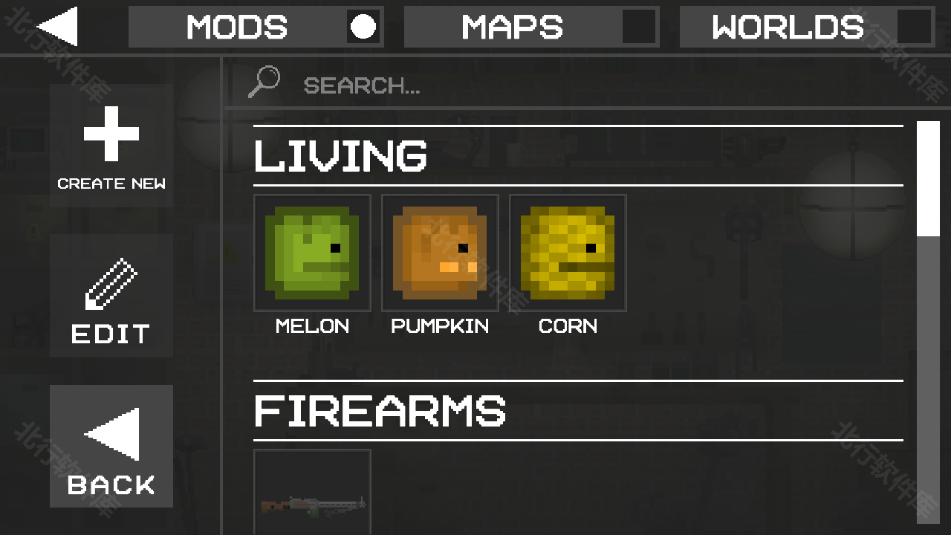
Task: Select the rifle in Firearms
Action: point(312,495)
